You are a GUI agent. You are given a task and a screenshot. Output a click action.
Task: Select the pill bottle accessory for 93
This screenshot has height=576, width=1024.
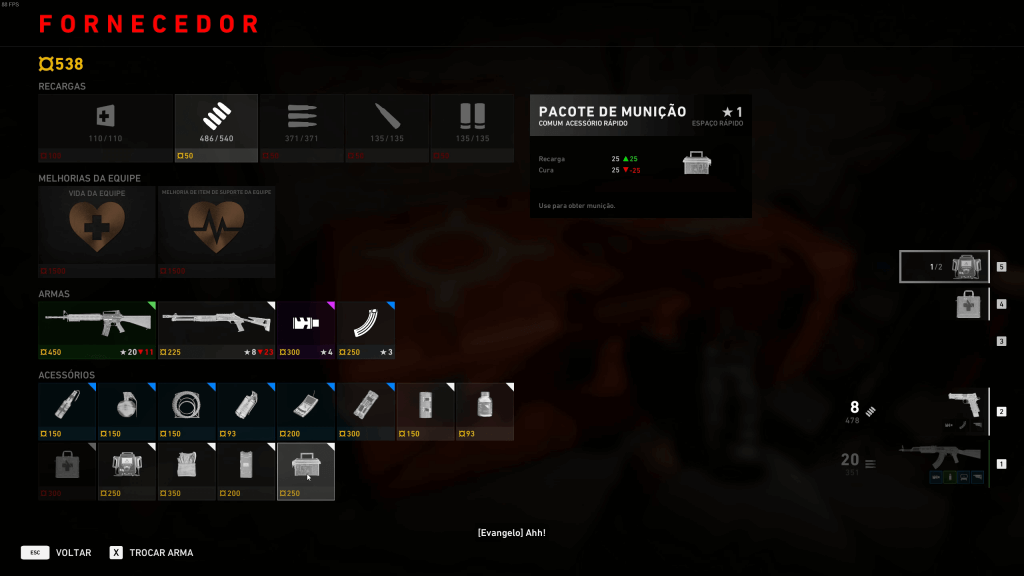485,410
